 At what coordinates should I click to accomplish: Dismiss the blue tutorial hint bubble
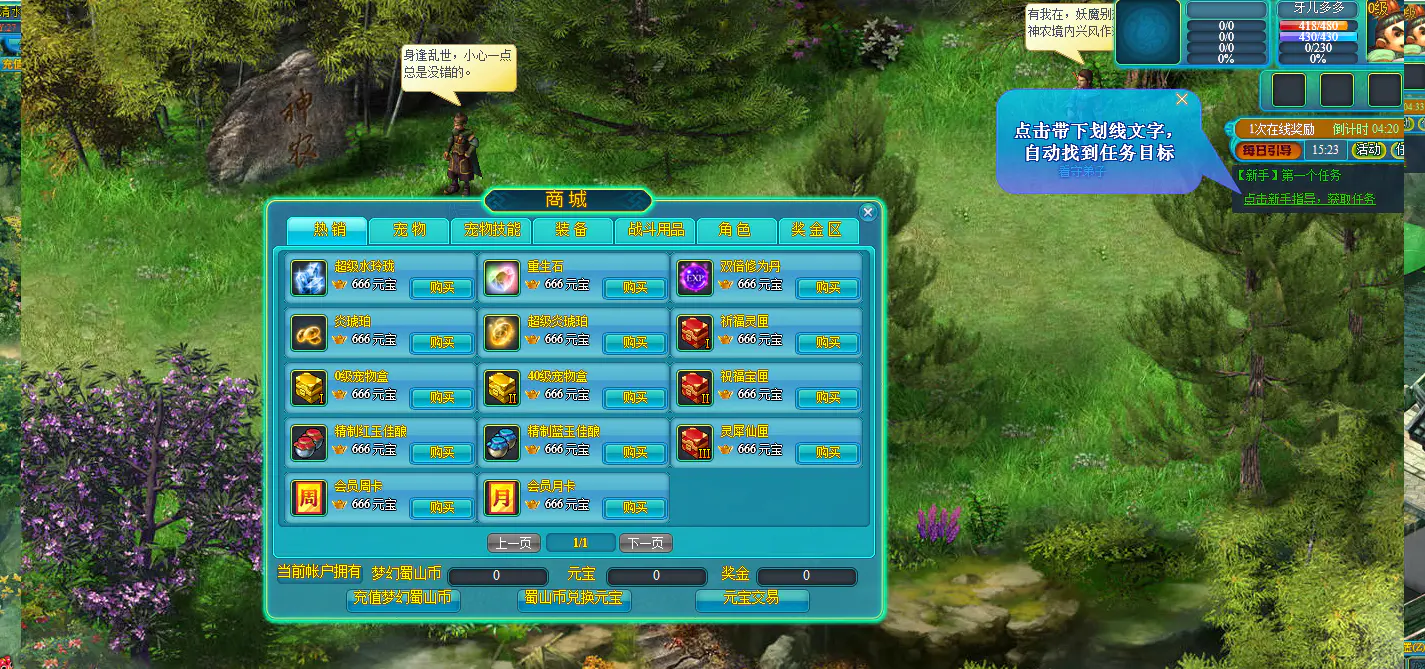click(1182, 99)
